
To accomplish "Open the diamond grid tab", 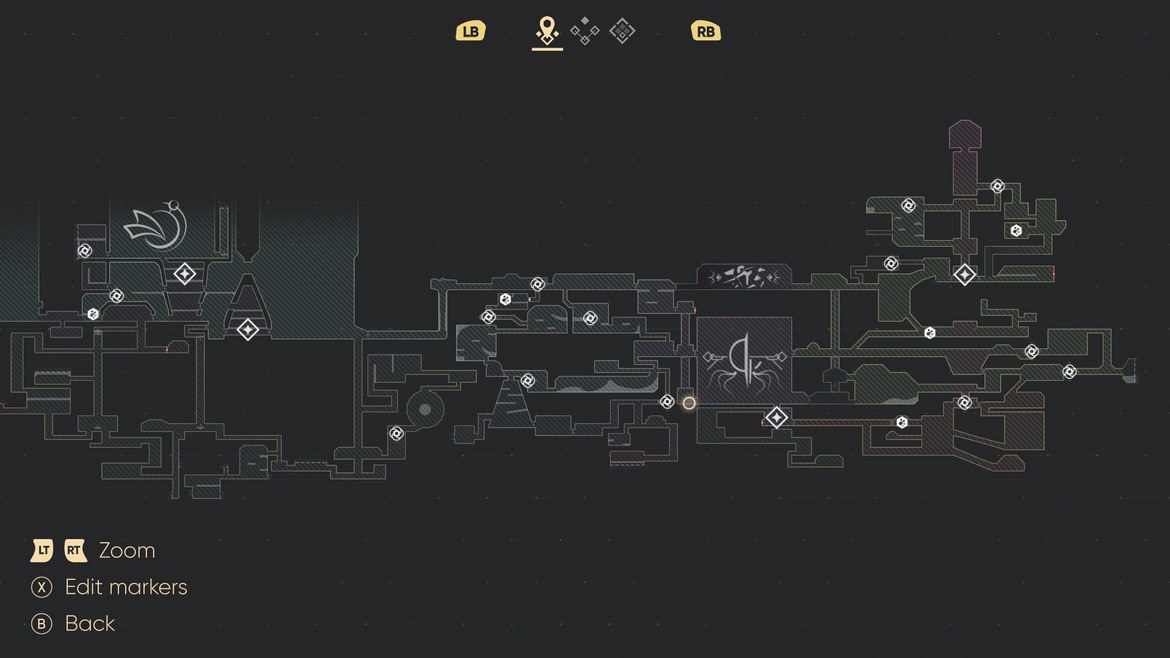I will point(622,31).
